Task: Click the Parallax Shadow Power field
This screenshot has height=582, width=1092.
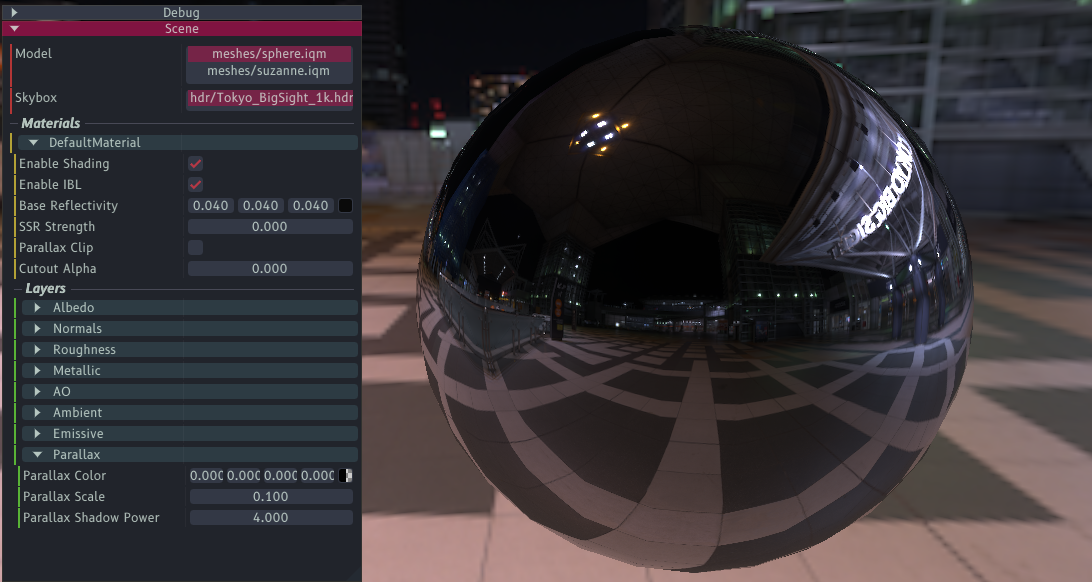Action: point(270,518)
